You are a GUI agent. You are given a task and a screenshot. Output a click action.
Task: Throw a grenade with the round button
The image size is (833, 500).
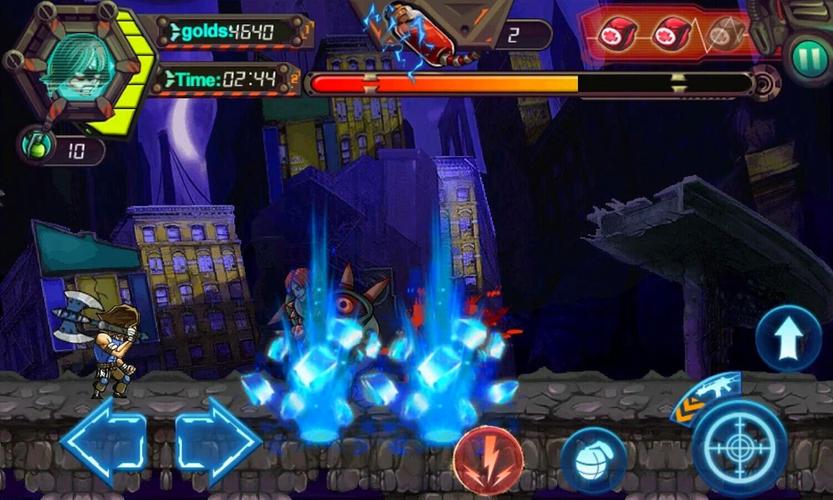point(592,459)
